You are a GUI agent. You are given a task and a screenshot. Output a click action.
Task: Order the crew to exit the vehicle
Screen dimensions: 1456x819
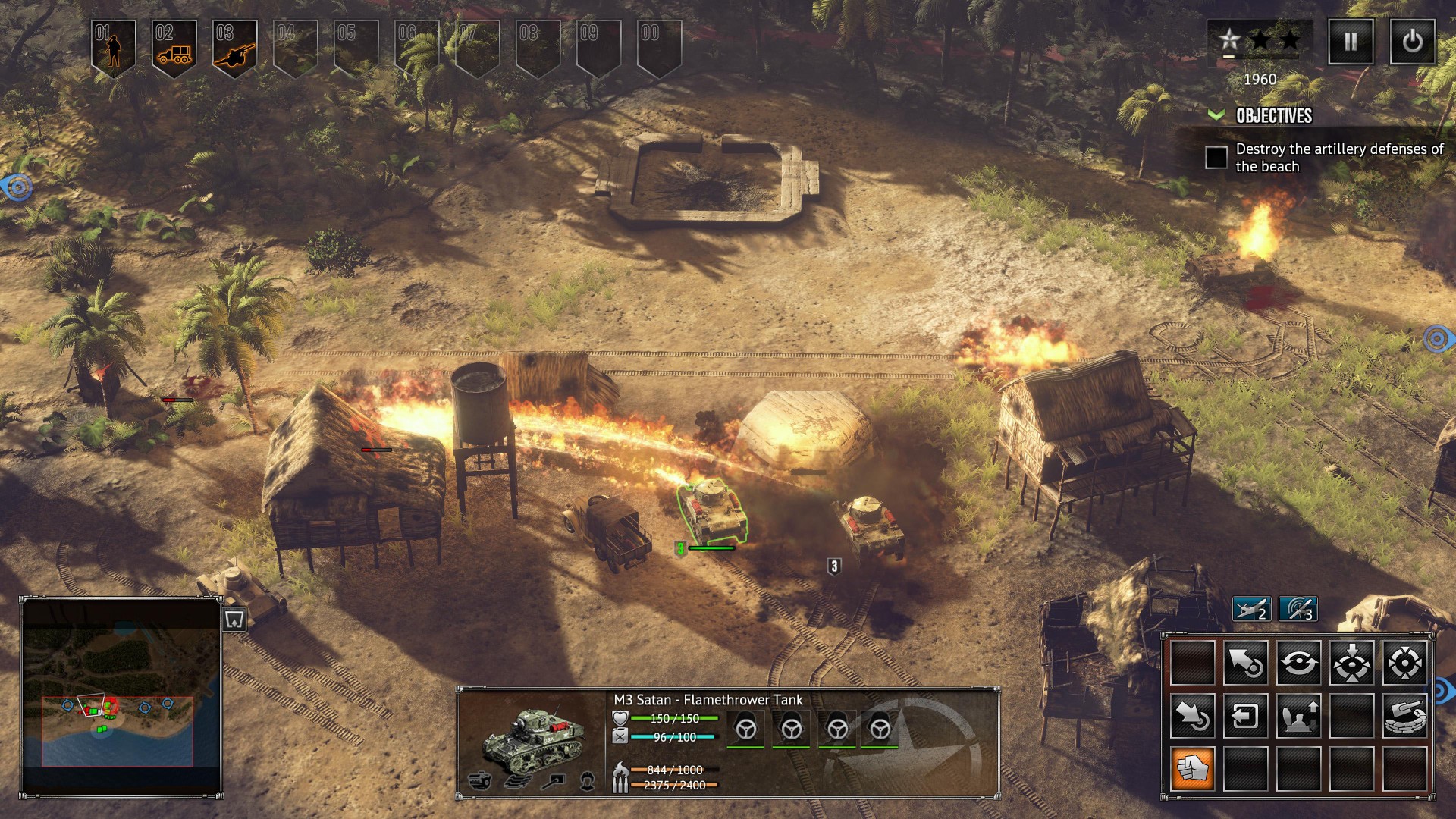tap(1245, 716)
